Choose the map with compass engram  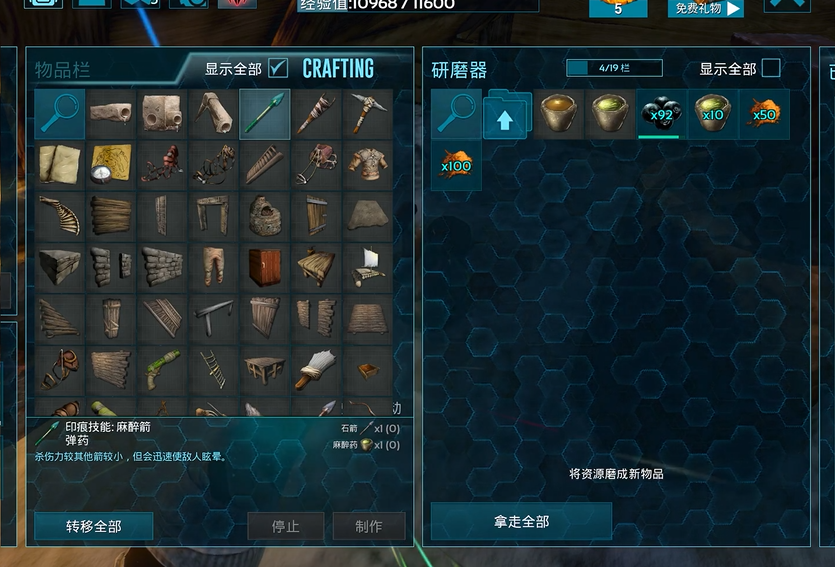[111, 165]
